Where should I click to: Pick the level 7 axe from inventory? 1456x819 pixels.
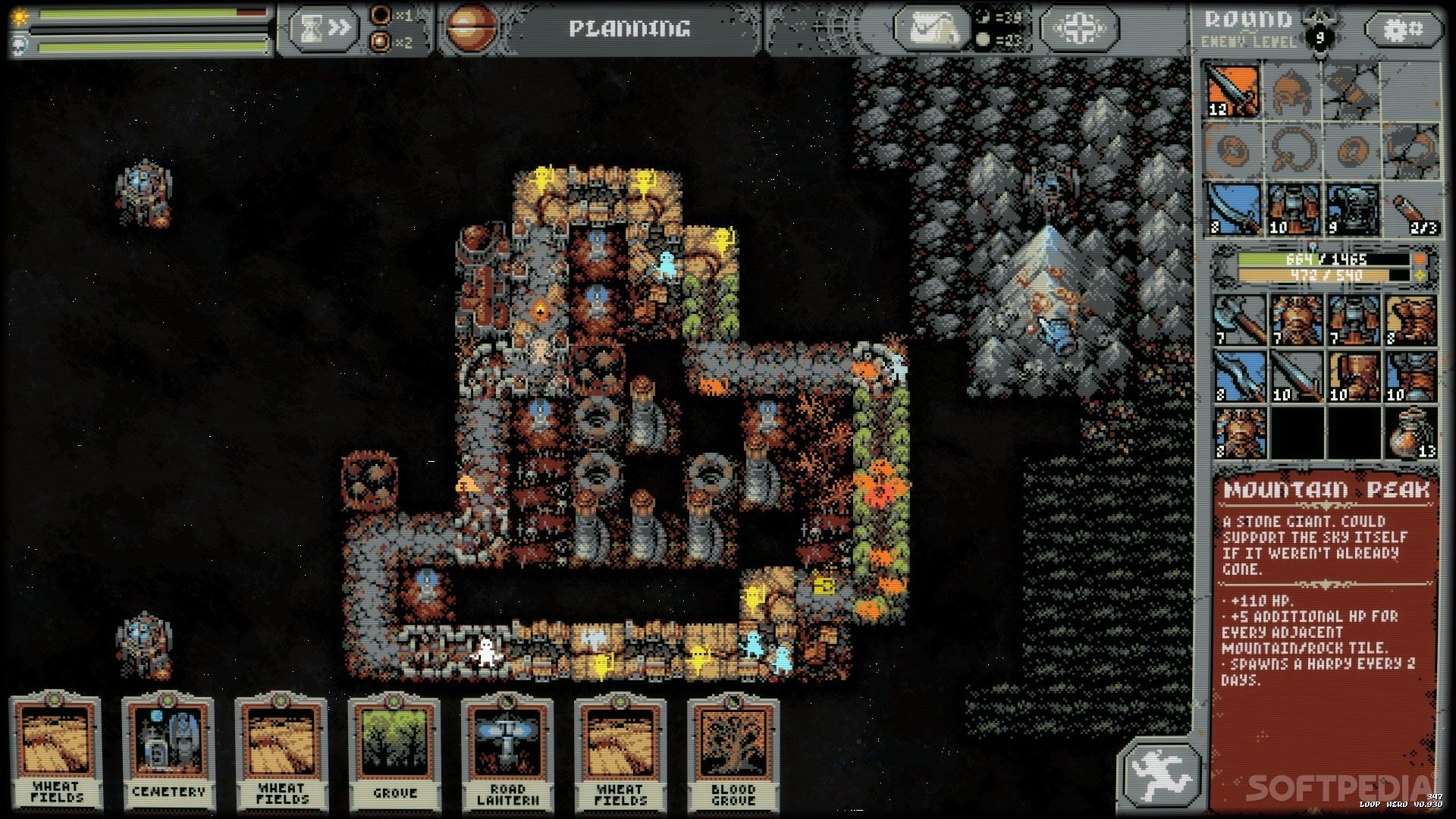tap(1240, 319)
